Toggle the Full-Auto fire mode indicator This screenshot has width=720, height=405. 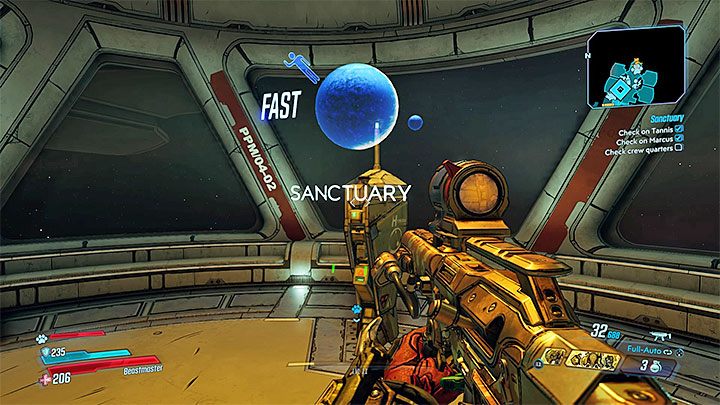coord(646,352)
